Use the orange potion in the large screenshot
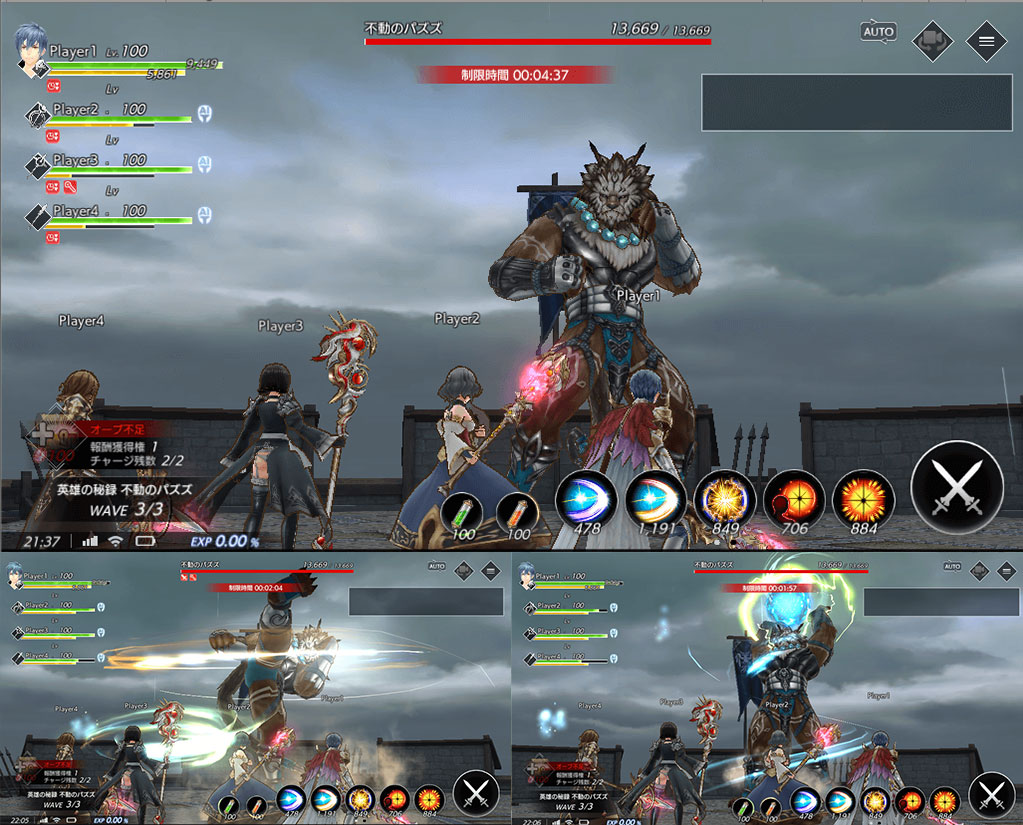The image size is (1023, 825). pos(517,514)
